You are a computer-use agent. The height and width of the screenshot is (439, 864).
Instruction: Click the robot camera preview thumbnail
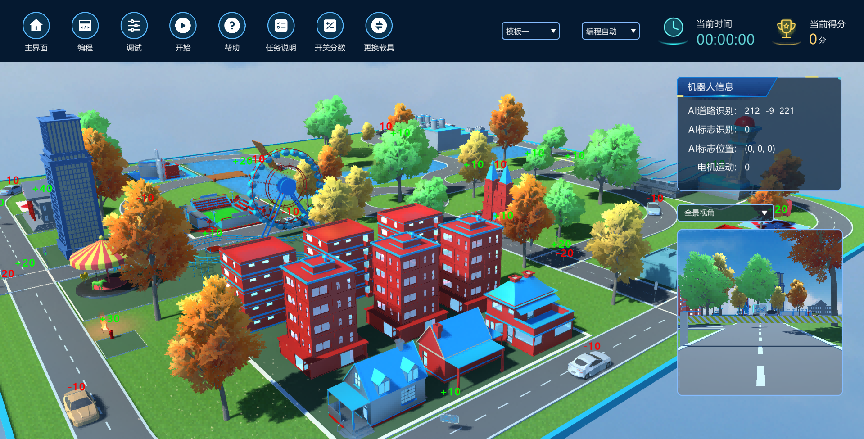[759, 303]
